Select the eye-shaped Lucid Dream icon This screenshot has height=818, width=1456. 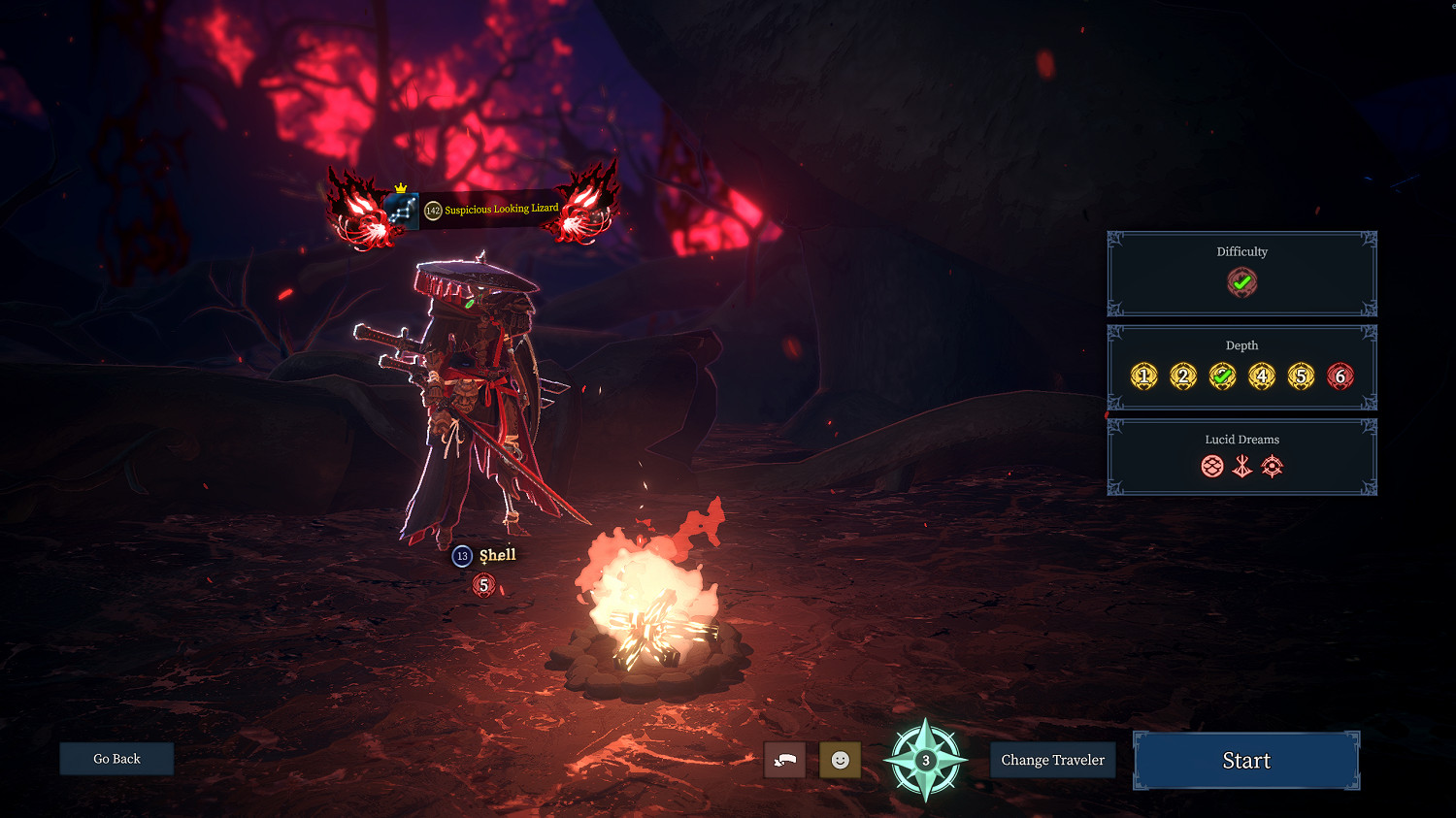[x=1272, y=467]
